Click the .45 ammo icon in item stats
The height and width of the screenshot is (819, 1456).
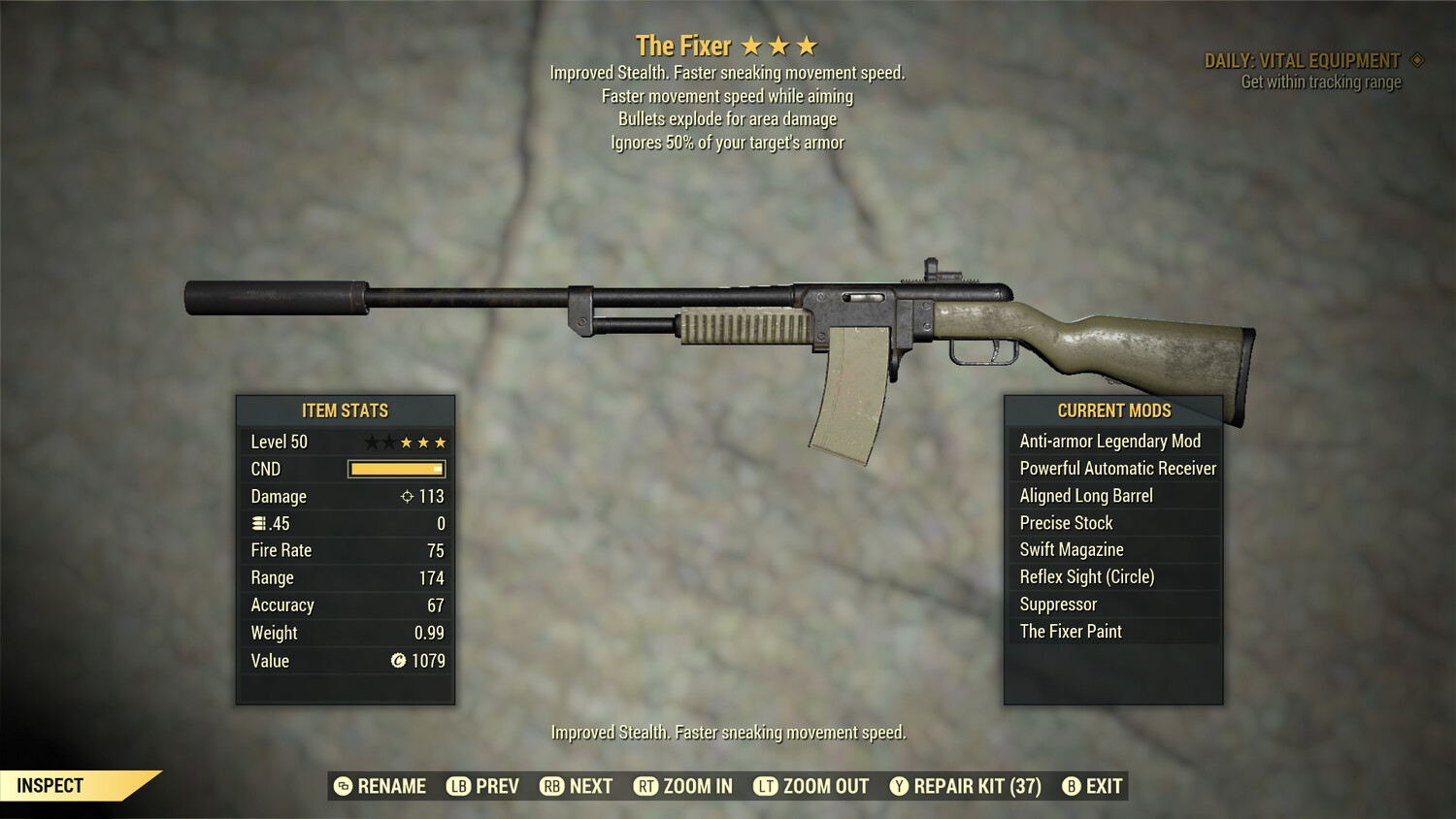click(x=257, y=523)
